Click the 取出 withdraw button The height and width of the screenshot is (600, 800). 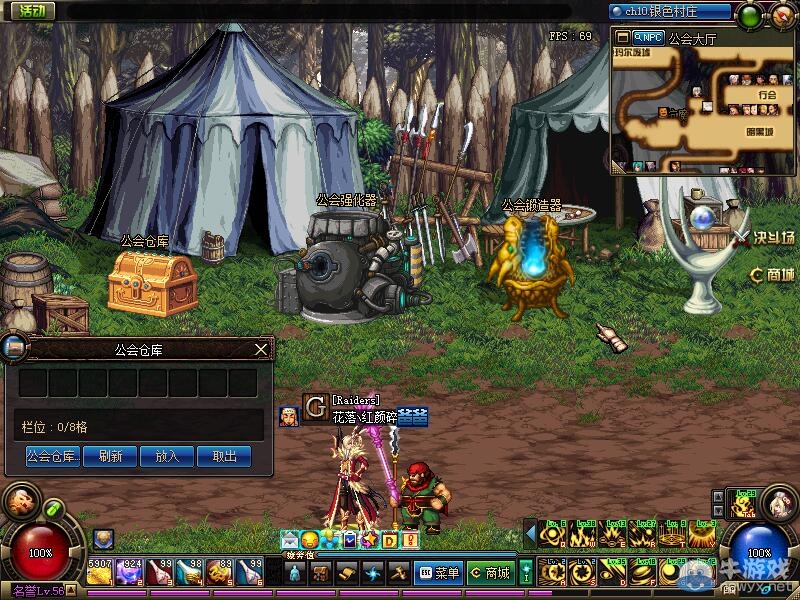(225, 456)
